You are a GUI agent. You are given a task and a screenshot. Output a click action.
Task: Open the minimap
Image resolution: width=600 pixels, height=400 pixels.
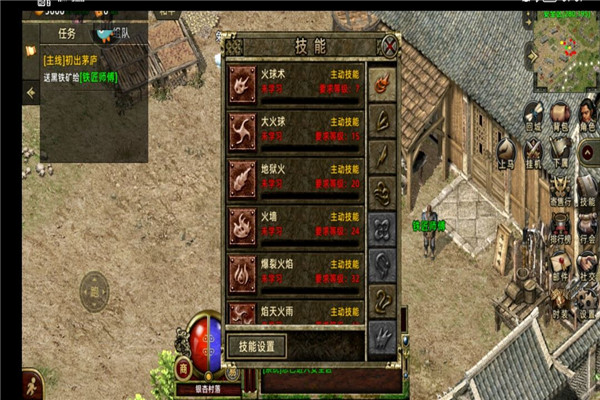click(563, 47)
